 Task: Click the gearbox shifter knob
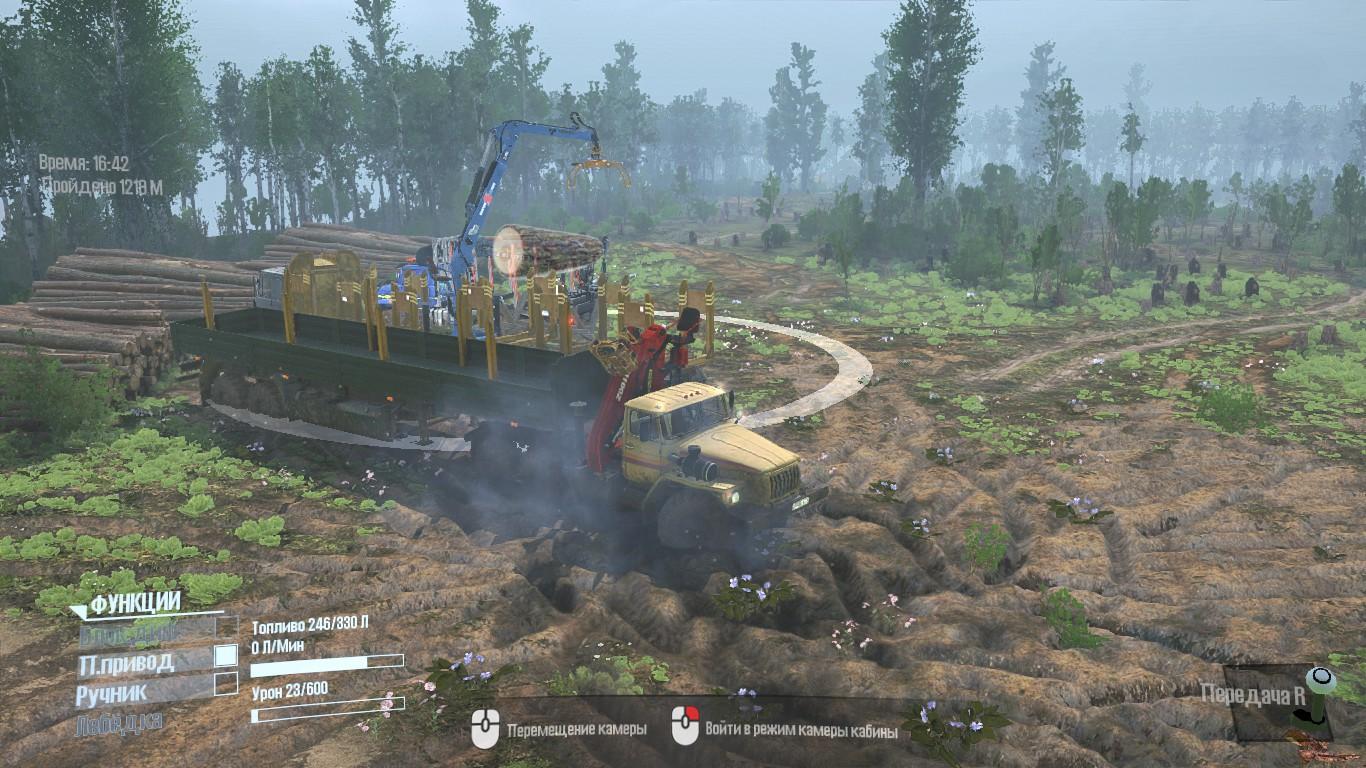[1322, 681]
